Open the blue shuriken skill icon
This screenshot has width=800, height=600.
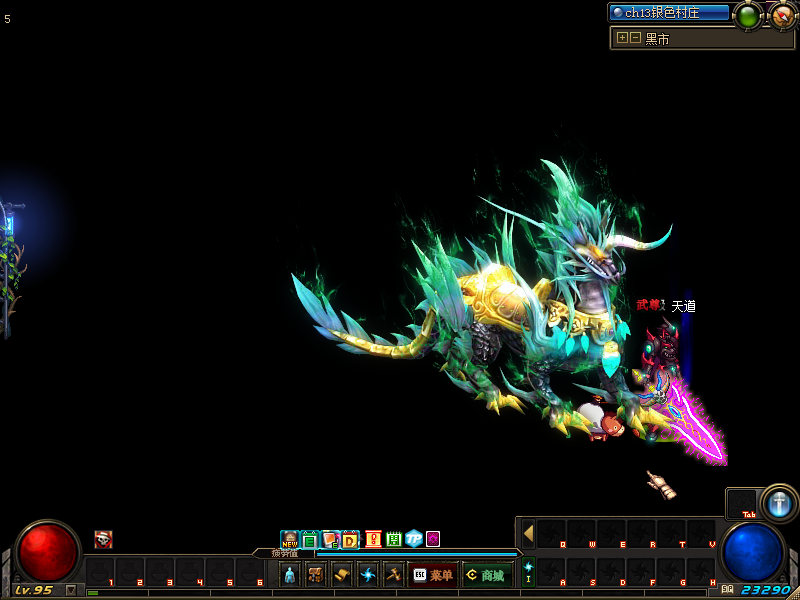coord(368,575)
